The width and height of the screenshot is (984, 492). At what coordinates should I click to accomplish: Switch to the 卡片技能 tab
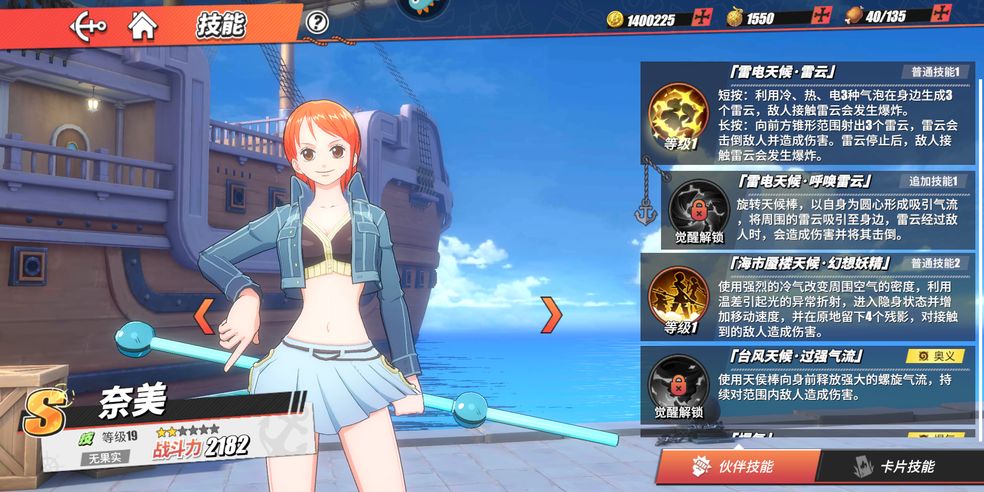[x=896, y=467]
